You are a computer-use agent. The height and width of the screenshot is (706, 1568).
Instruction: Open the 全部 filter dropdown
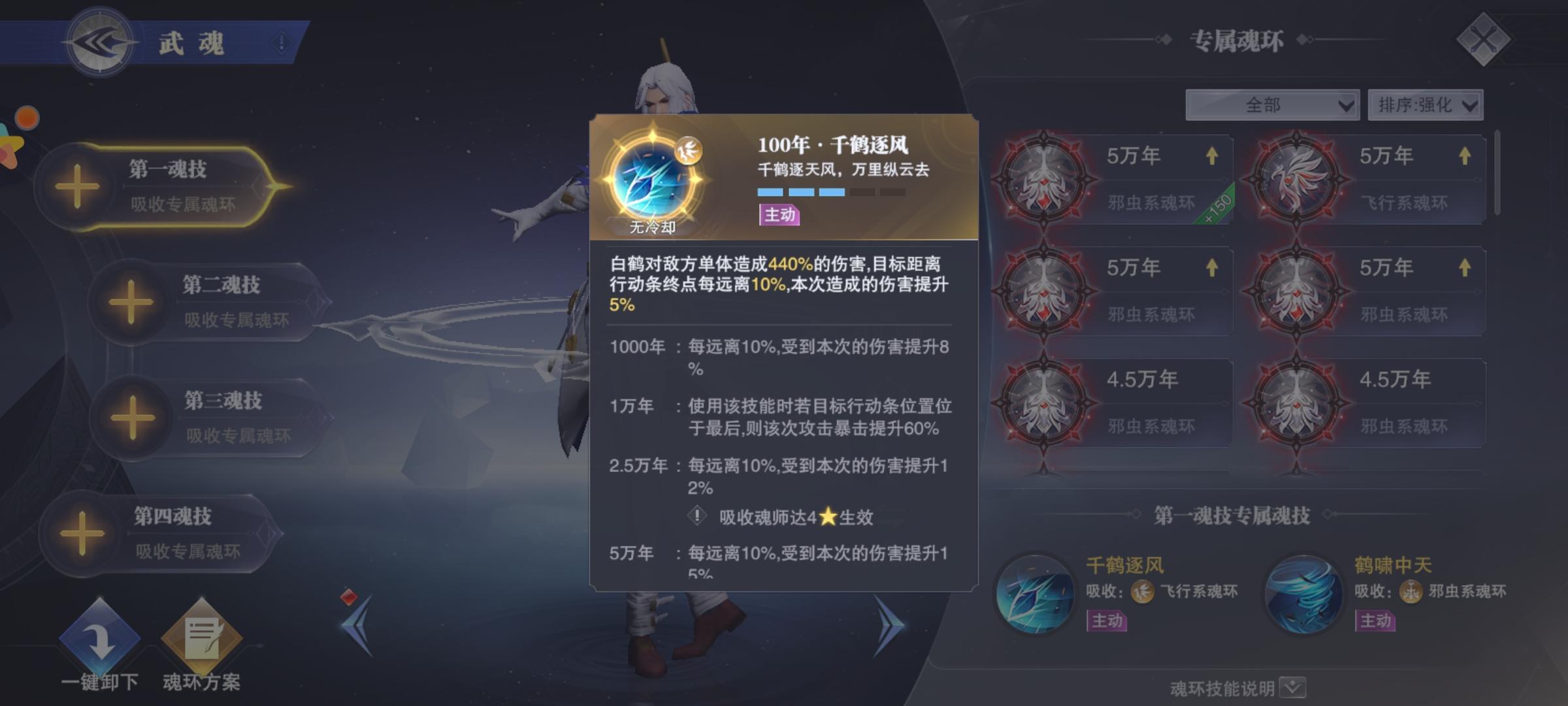[1274, 103]
